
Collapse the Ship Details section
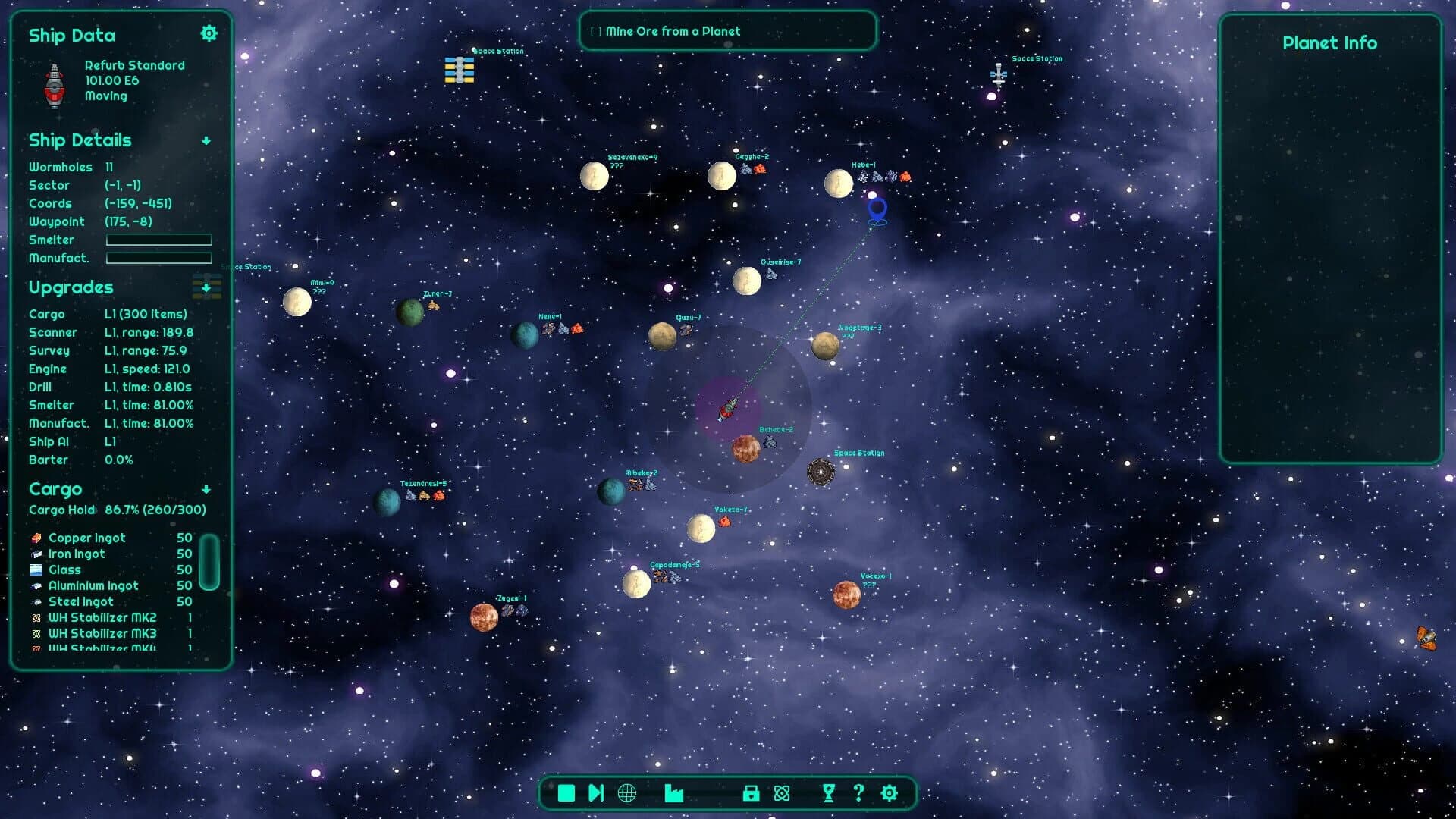206,140
